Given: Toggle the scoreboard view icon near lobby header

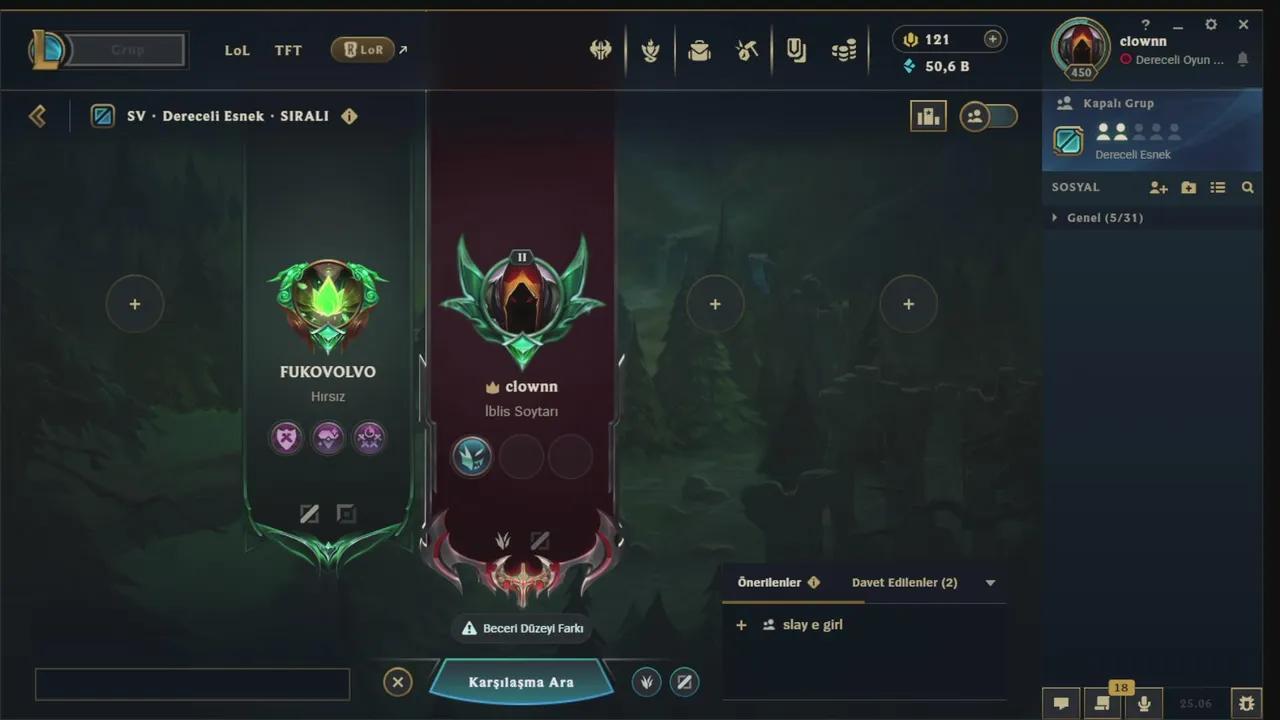Looking at the screenshot, I should [928, 115].
